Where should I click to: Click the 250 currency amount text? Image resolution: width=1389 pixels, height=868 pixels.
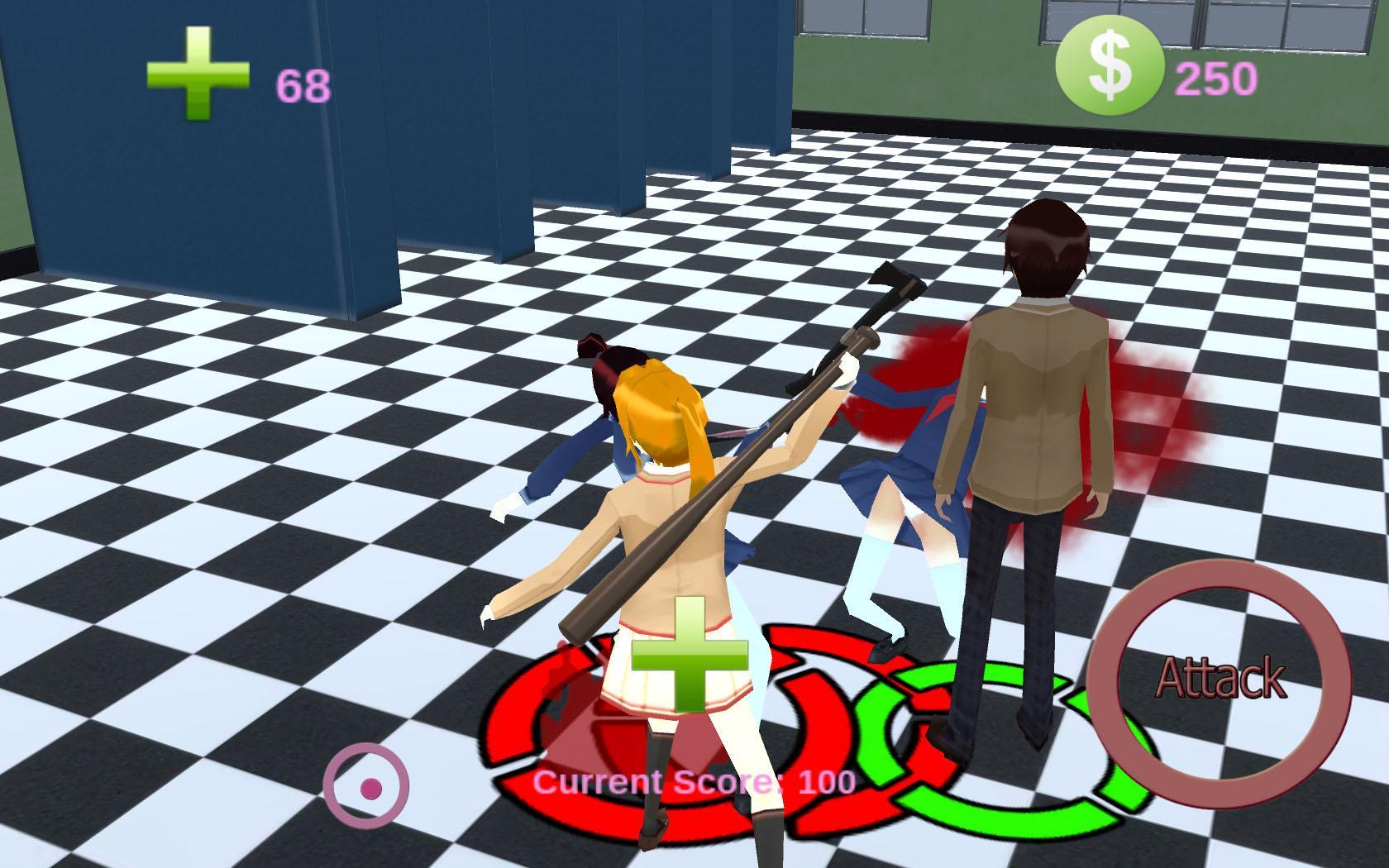pyautogui.click(x=1217, y=79)
